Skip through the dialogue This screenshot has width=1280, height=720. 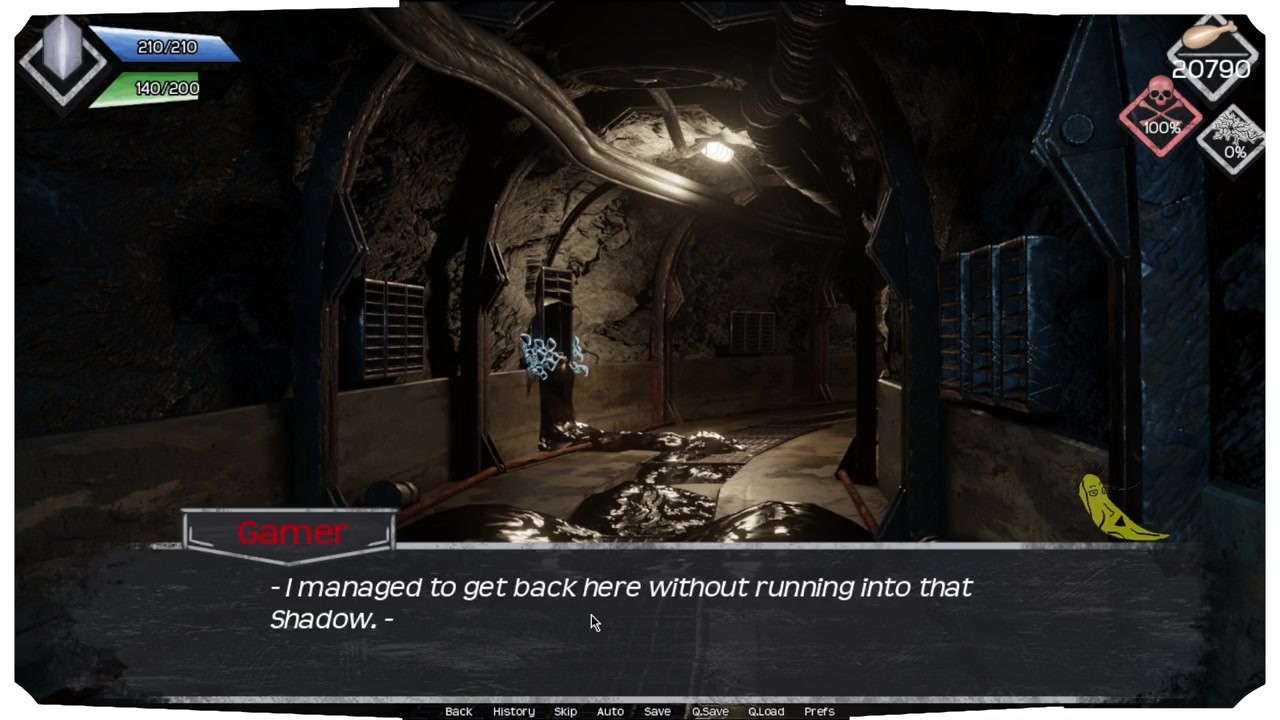coord(565,711)
